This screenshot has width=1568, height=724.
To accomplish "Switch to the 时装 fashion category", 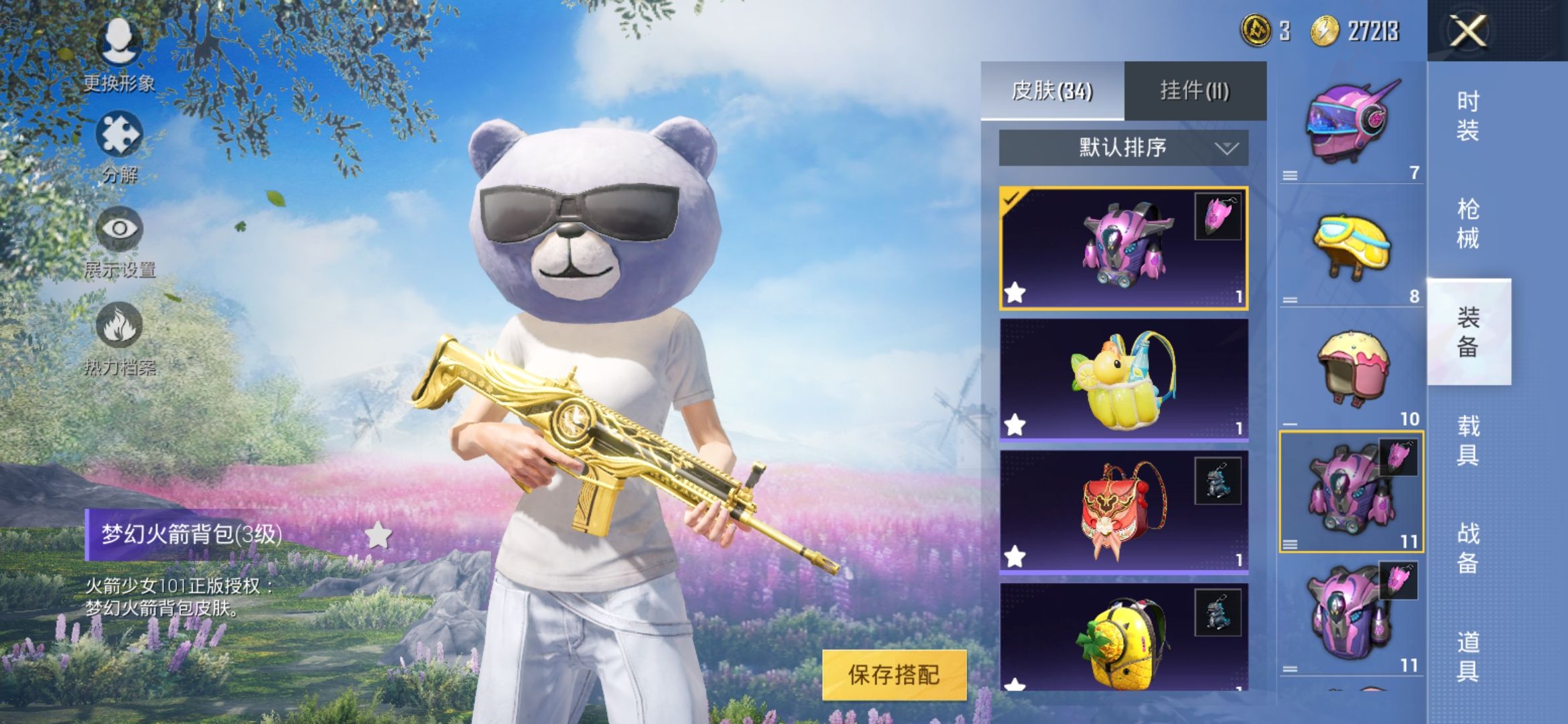I will tap(1467, 116).
